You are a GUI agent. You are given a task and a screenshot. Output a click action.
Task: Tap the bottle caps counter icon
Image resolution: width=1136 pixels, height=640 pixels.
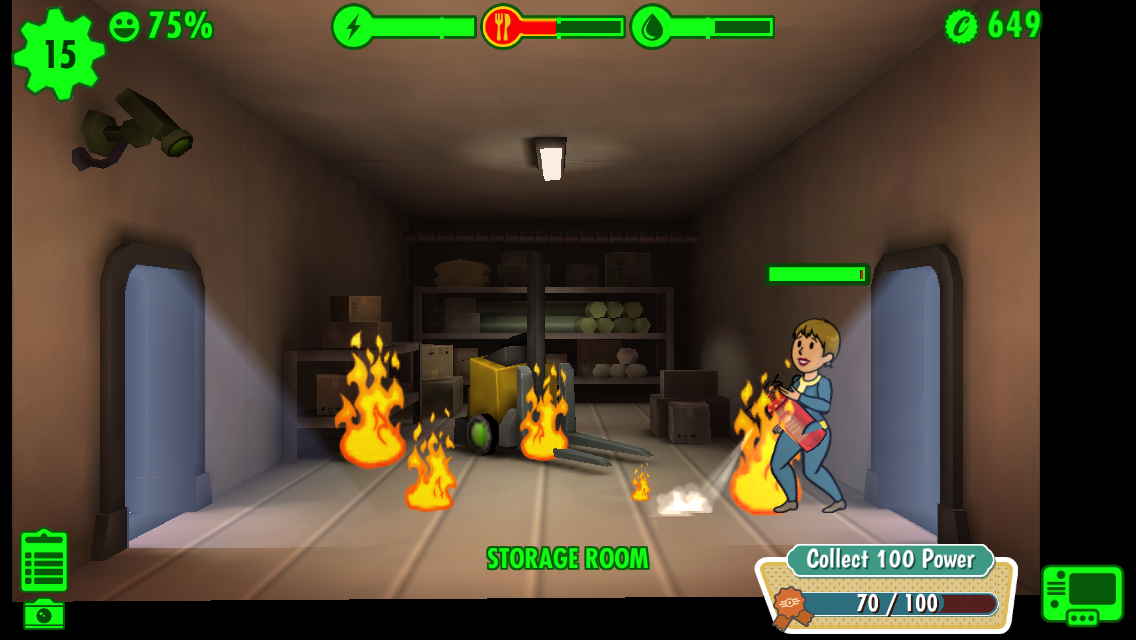[961, 26]
